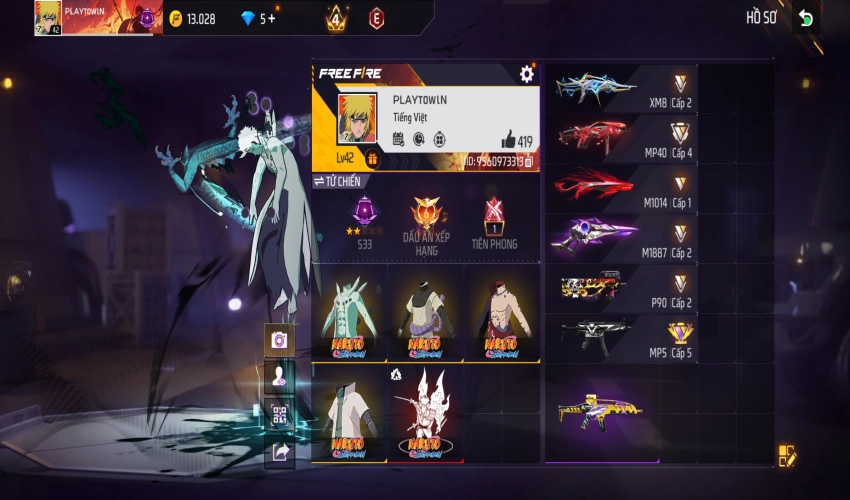Viewport: 850px width, 500px height.
Task: View the M1887 weapon skin row
Action: (620, 238)
